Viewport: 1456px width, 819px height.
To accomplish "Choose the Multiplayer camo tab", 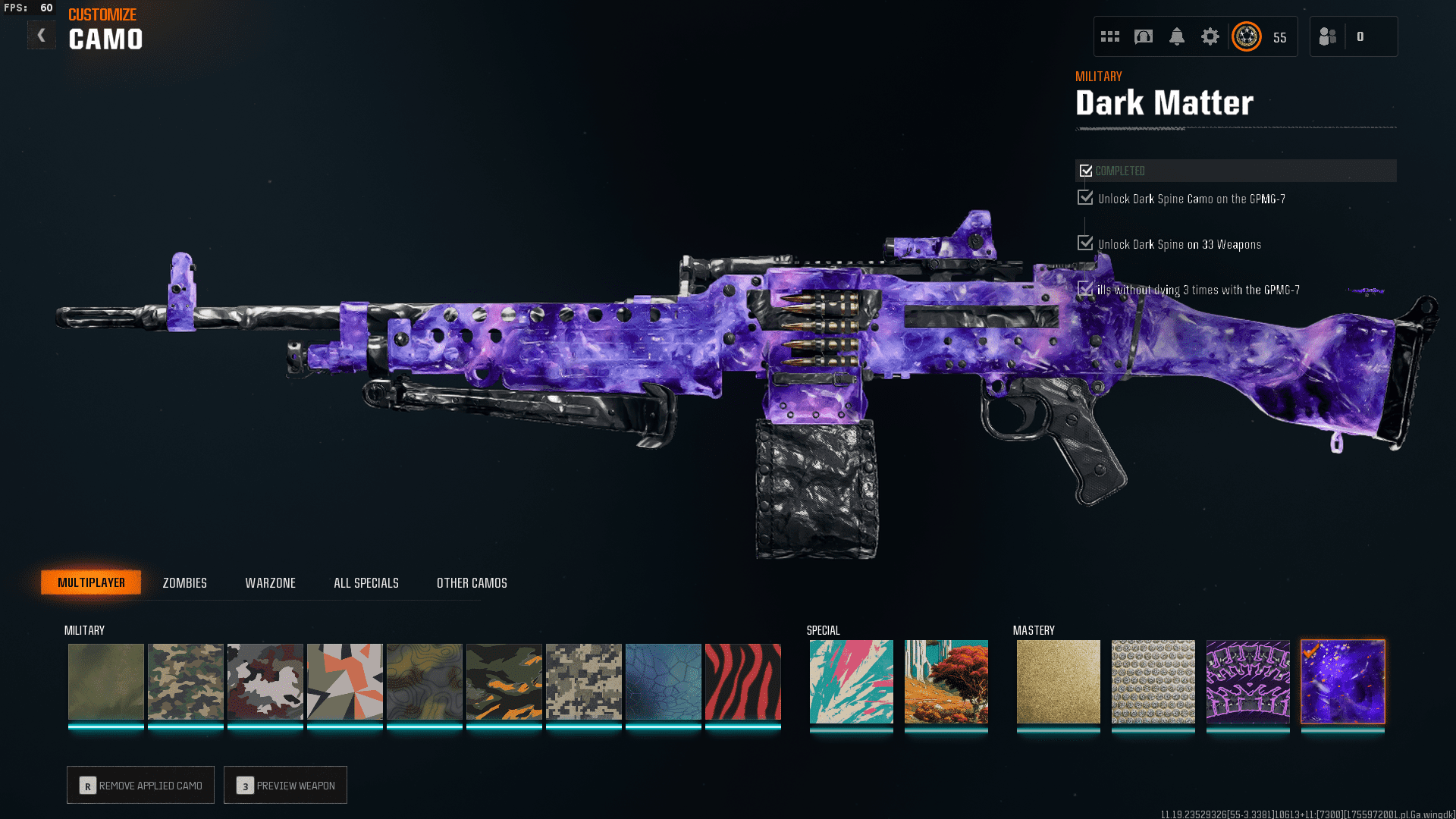I will click(91, 582).
